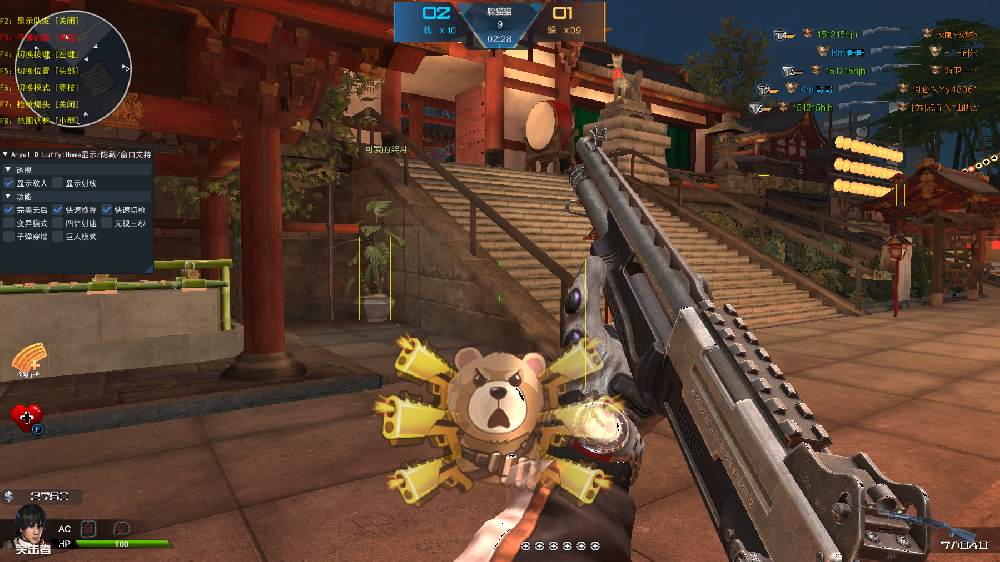This screenshot has width=1000, height=562.
Task: Click the armor vest icon beside AC
Action: [88, 527]
